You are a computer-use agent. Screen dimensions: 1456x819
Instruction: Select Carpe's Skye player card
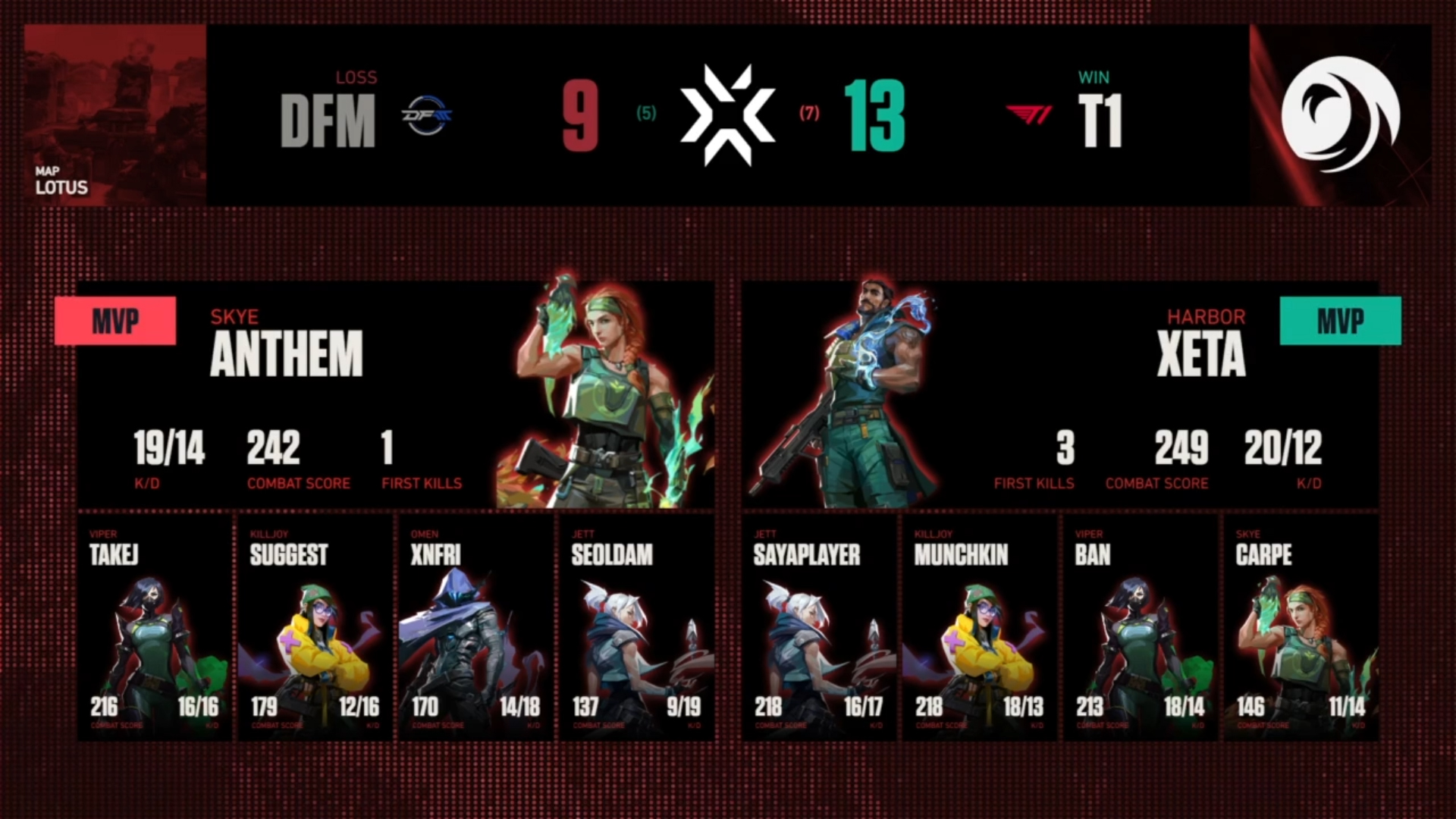[1301, 628]
